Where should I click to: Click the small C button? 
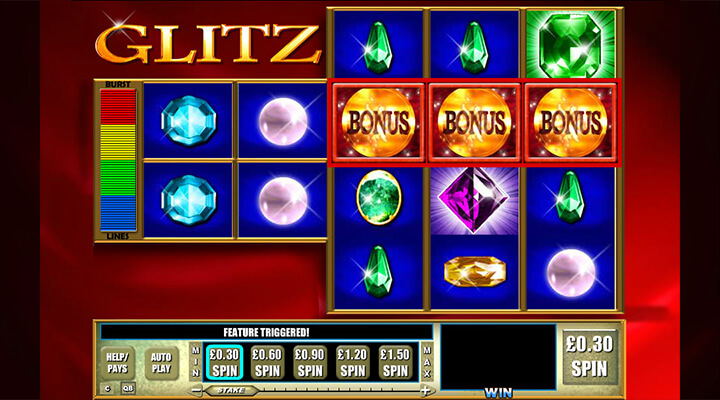[x=106, y=389]
